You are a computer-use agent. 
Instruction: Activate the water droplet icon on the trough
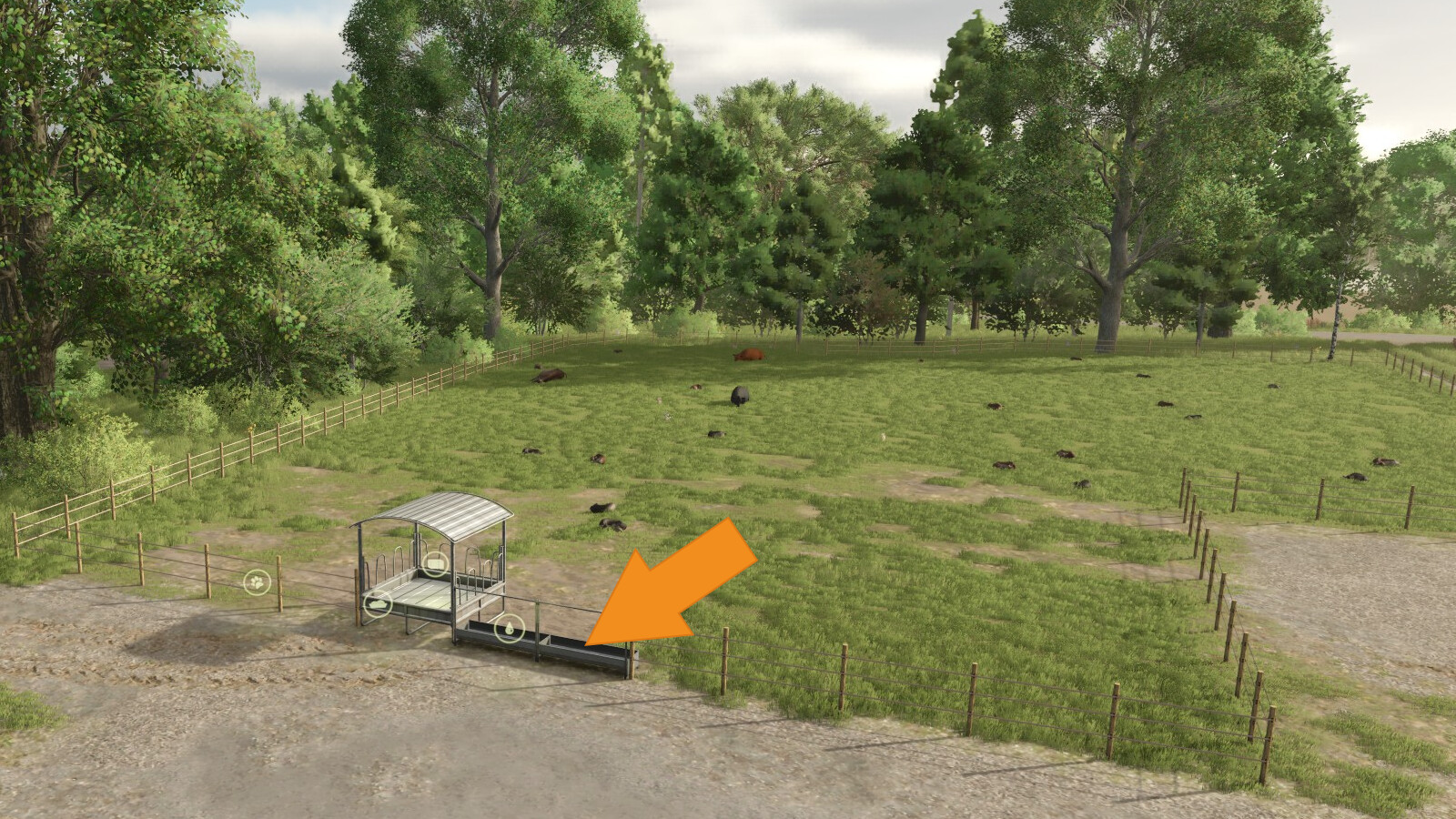(509, 627)
